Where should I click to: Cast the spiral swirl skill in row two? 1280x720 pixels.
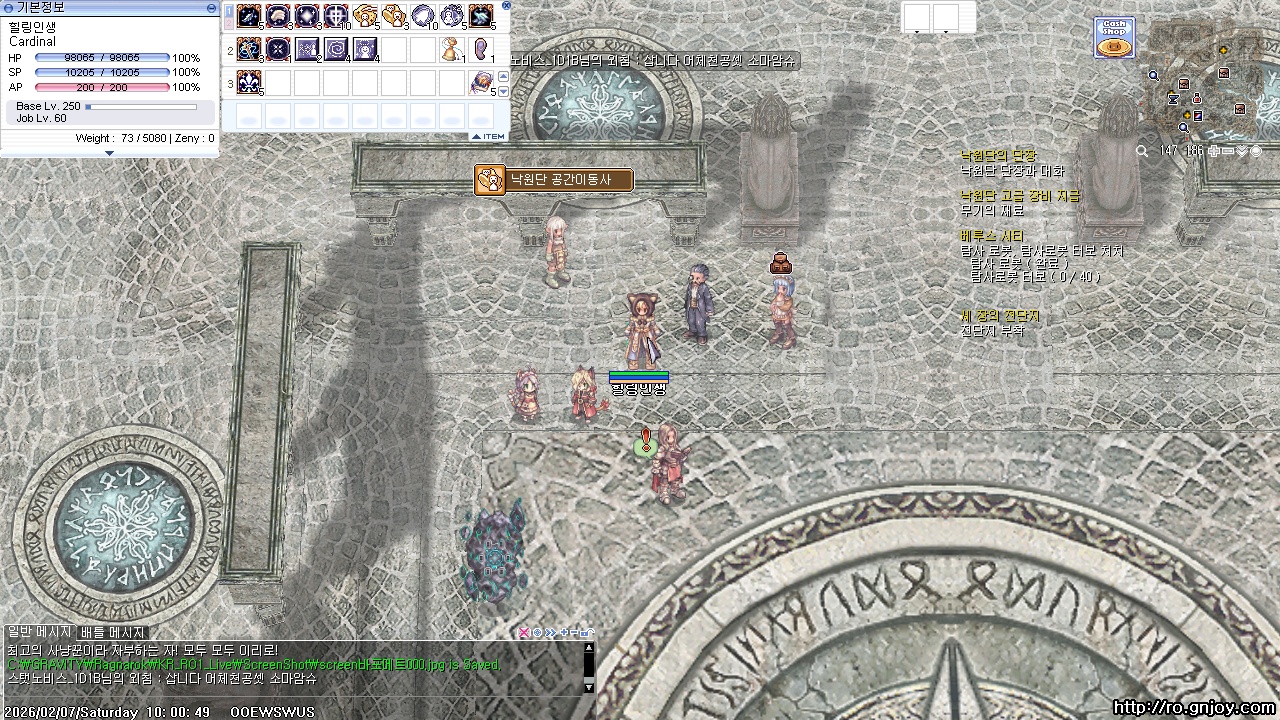coord(336,49)
